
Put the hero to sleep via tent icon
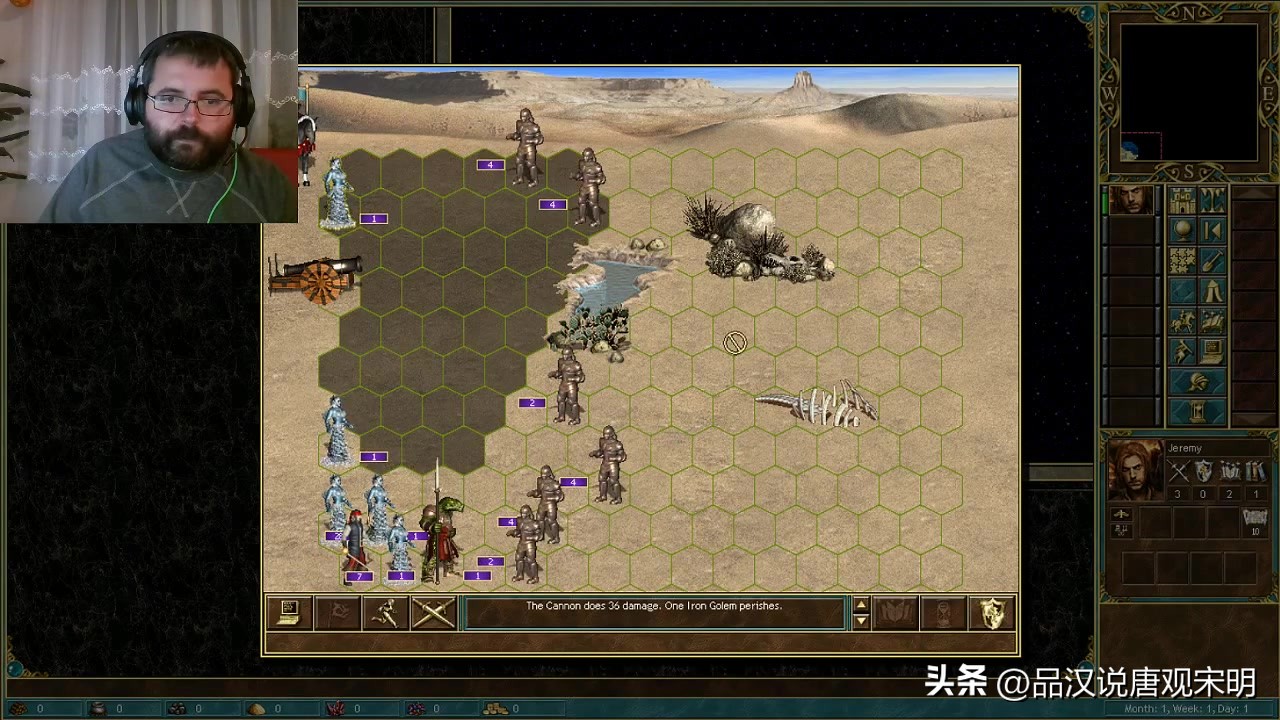[1214, 291]
